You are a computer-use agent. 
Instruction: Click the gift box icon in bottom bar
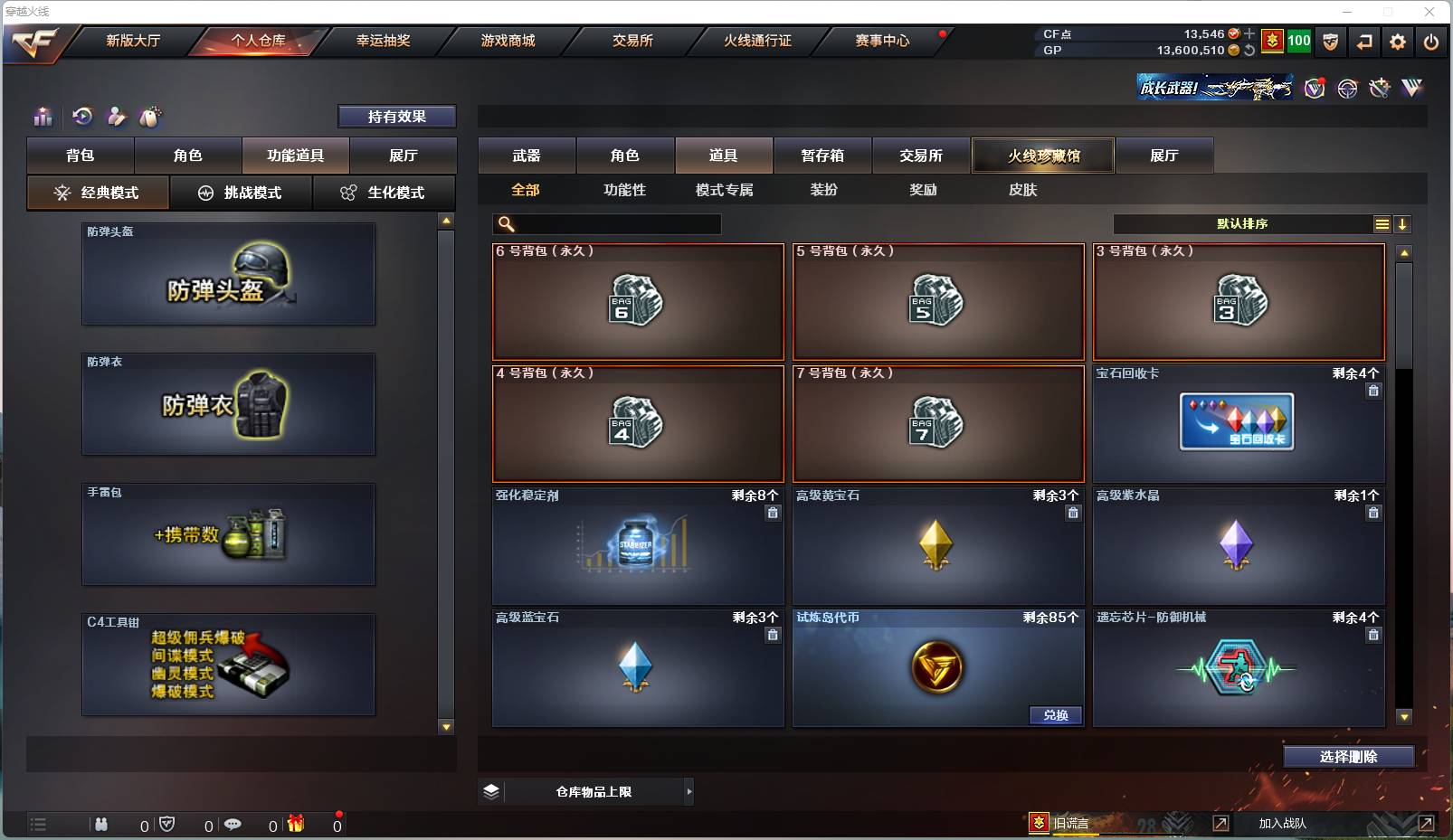295,825
